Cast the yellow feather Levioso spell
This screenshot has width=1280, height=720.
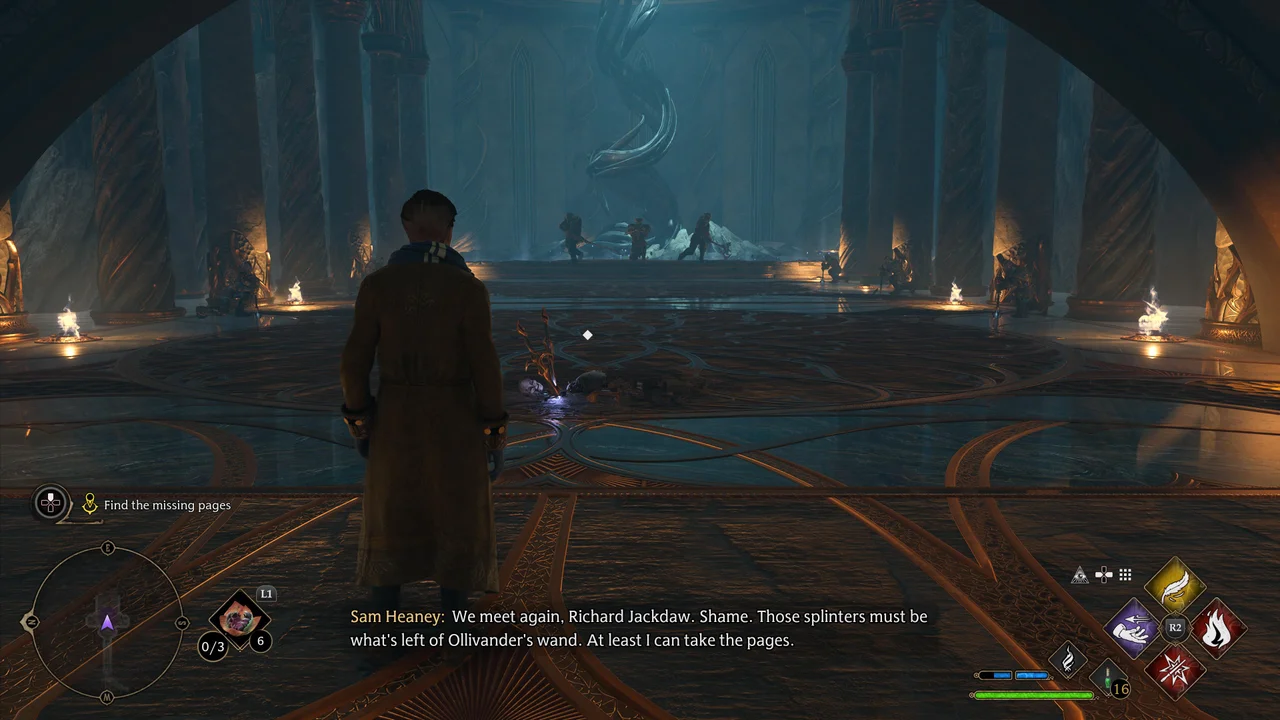click(1175, 587)
